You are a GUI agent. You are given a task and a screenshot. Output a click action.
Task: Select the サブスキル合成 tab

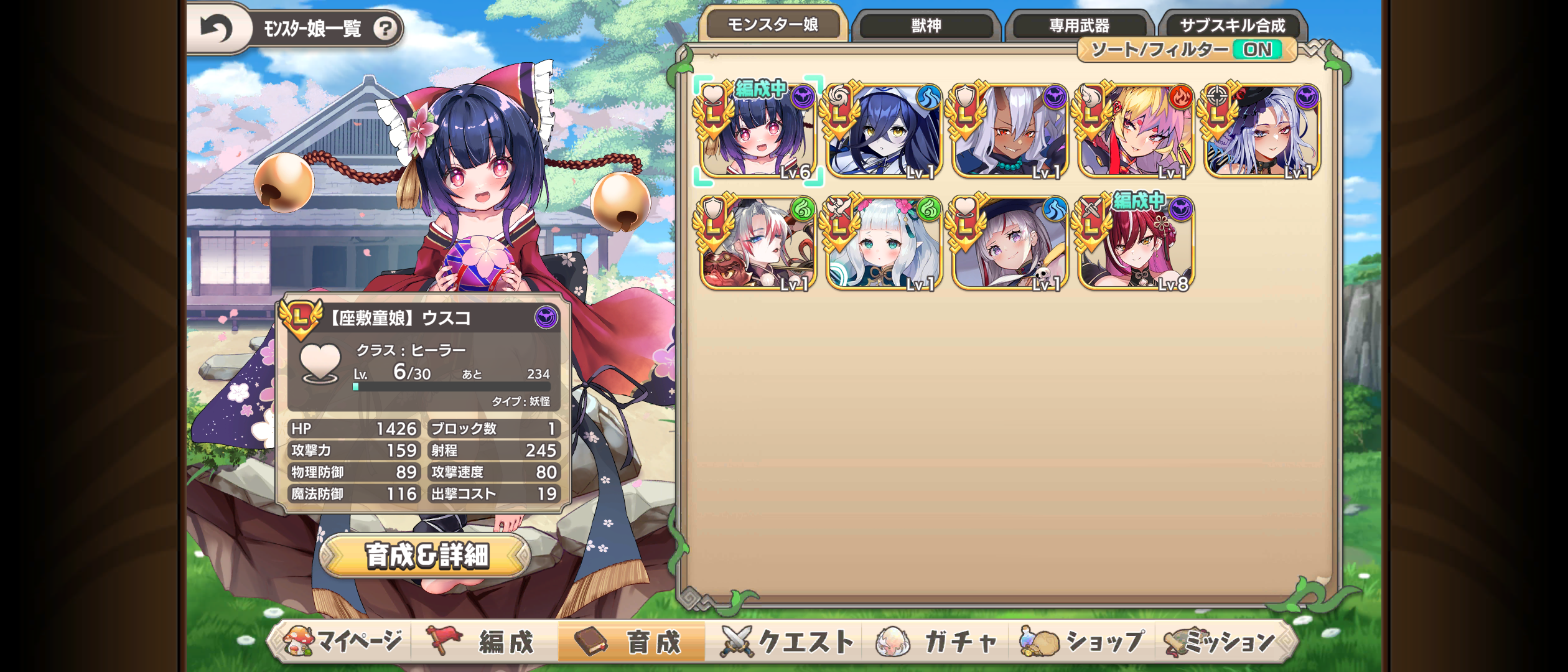(1232, 26)
